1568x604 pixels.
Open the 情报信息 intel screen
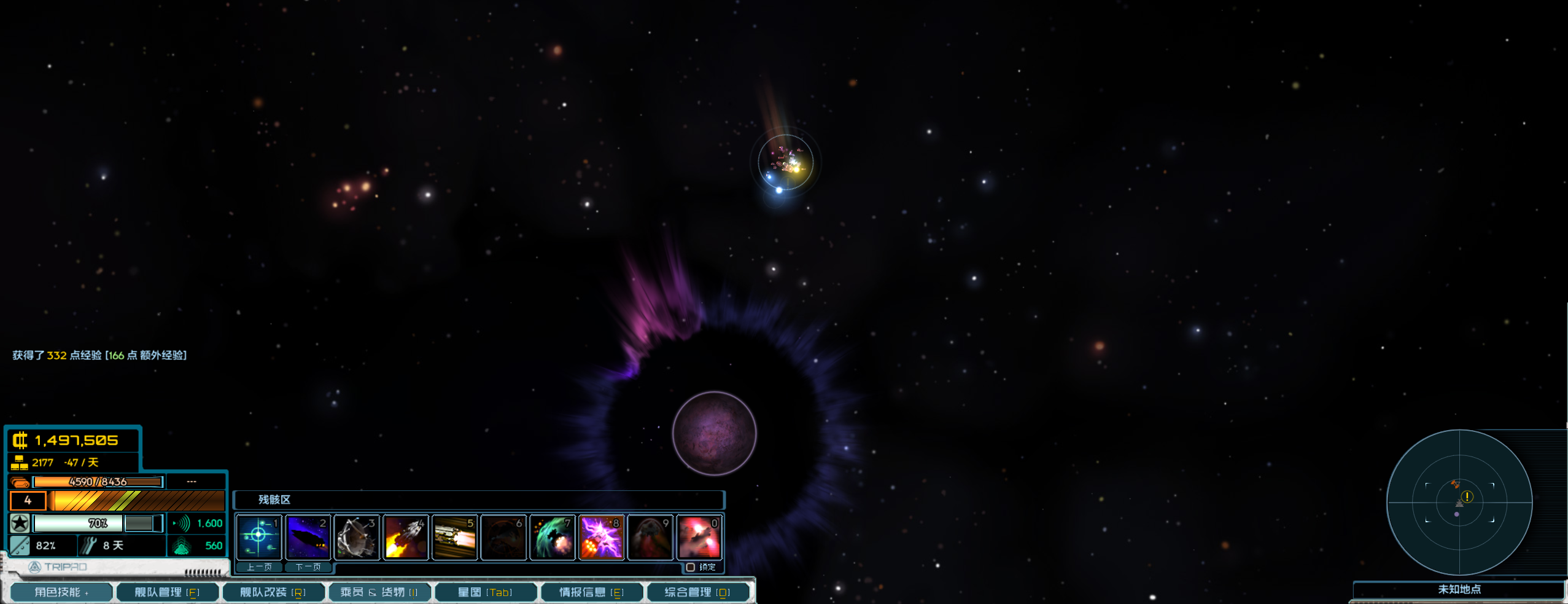591,592
